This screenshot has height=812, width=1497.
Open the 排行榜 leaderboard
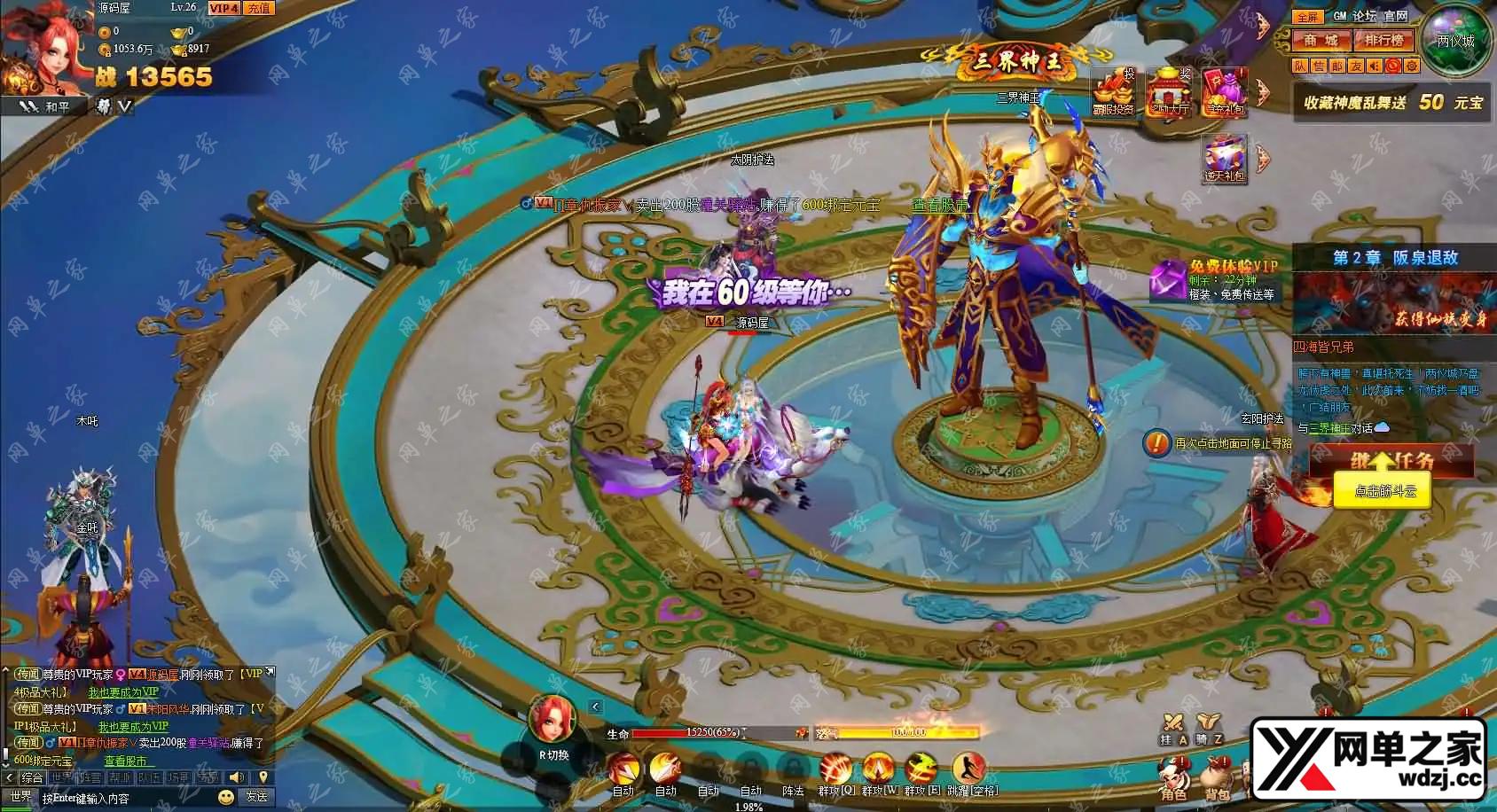[x=1383, y=40]
